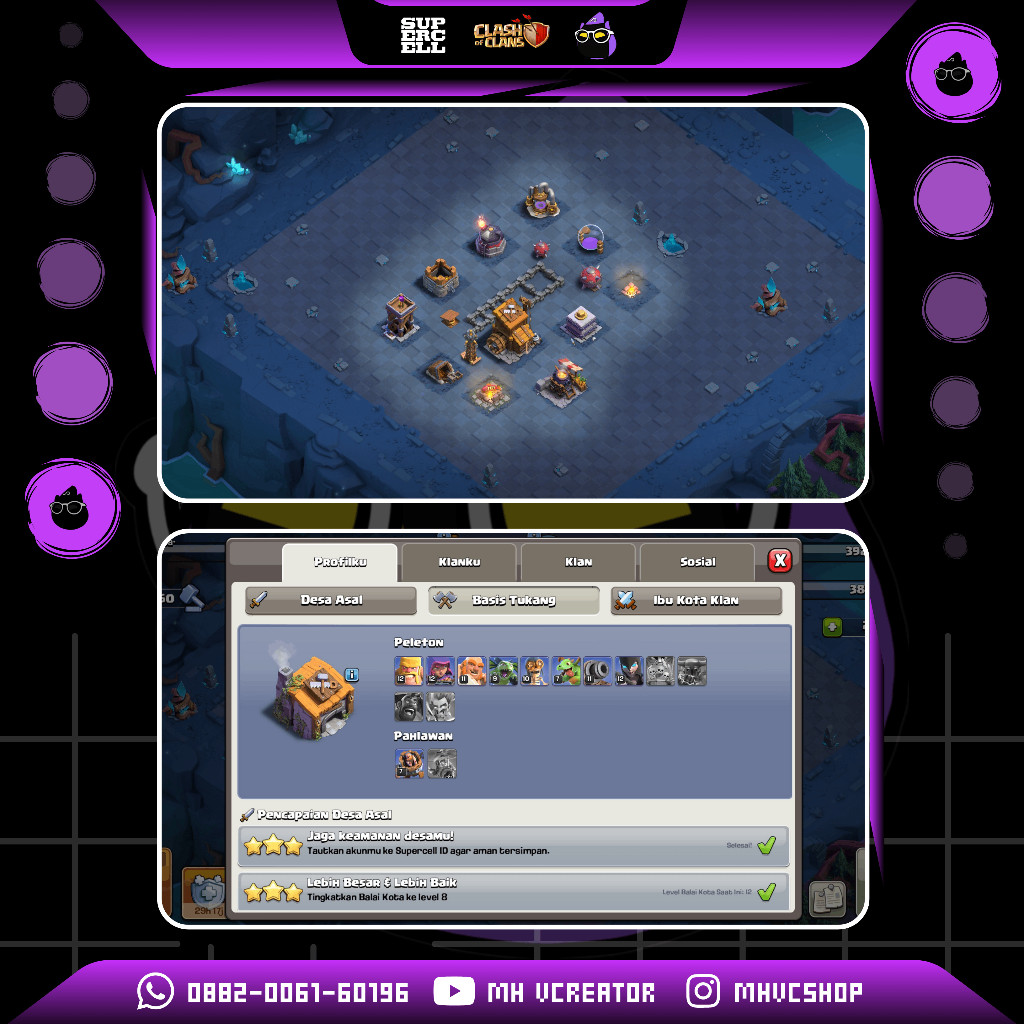The image size is (1024, 1024).
Task: Select the Raged Barbarian troop icon
Action: (409, 671)
